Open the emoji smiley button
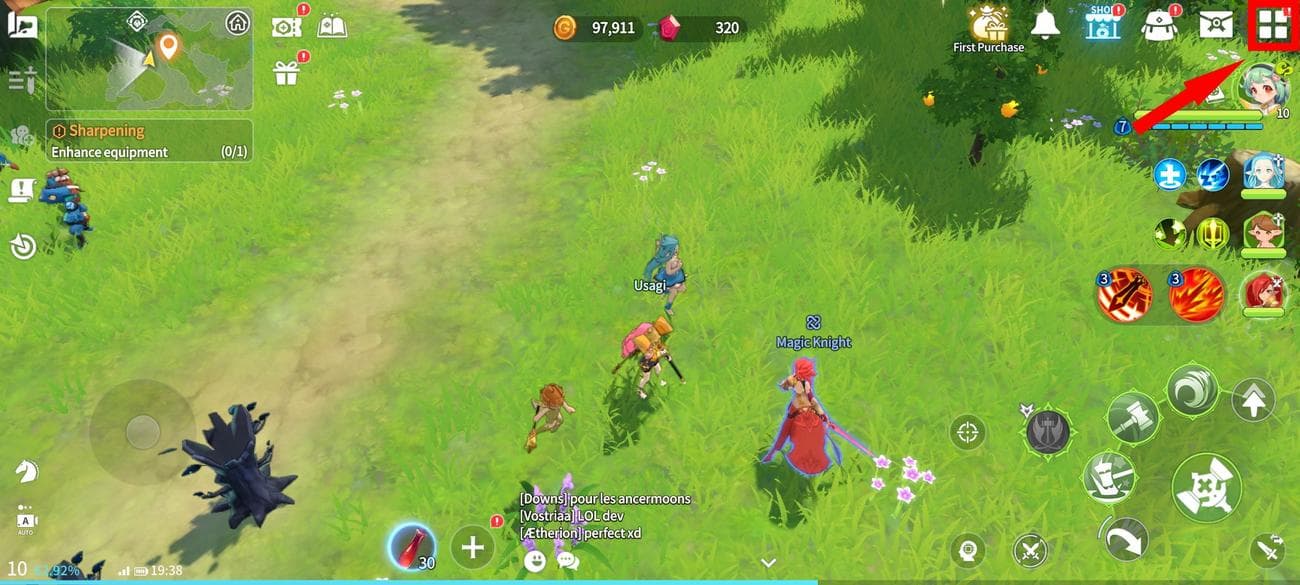 (x=535, y=561)
